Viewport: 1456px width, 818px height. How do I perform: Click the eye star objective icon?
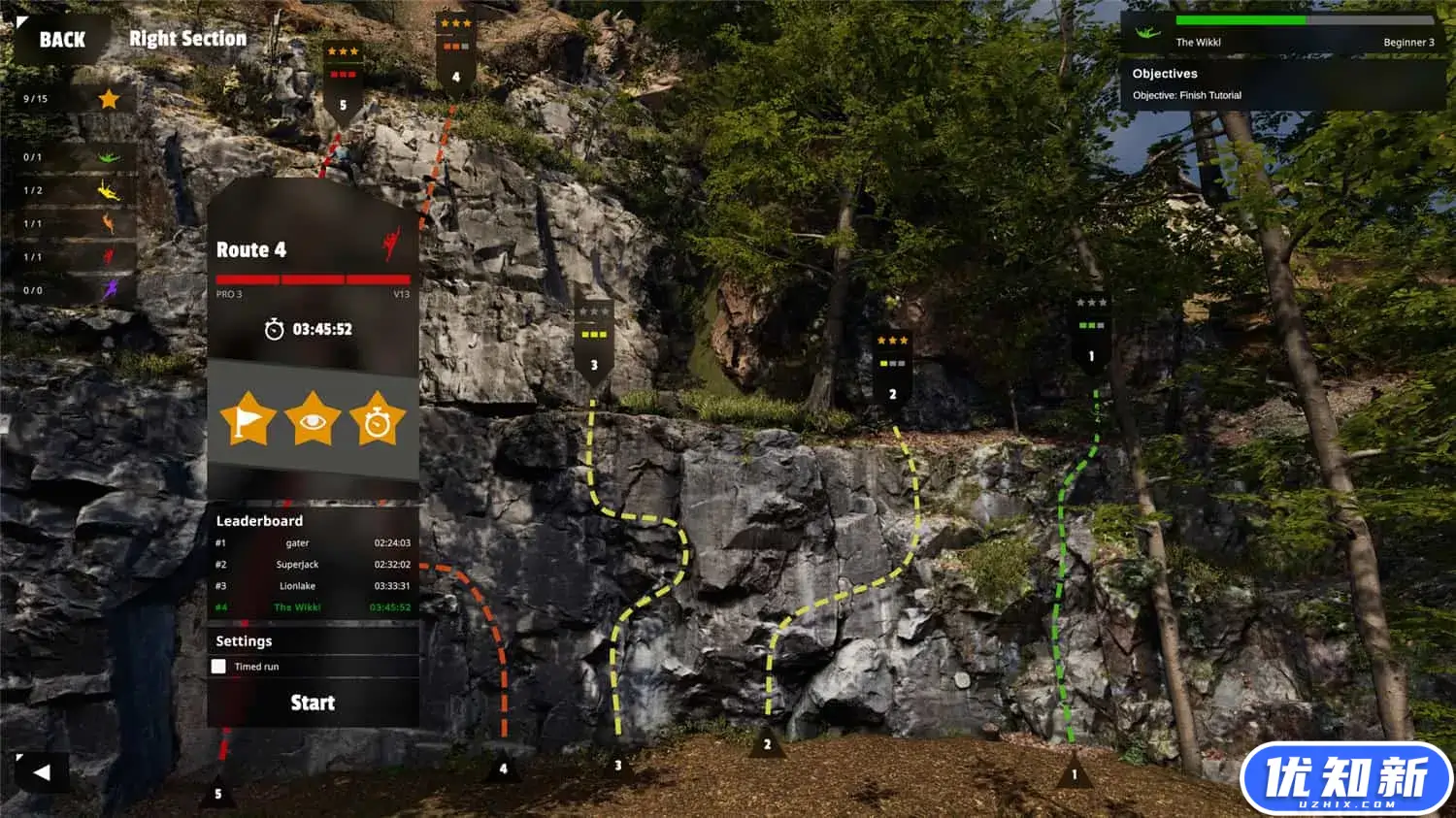[313, 419]
